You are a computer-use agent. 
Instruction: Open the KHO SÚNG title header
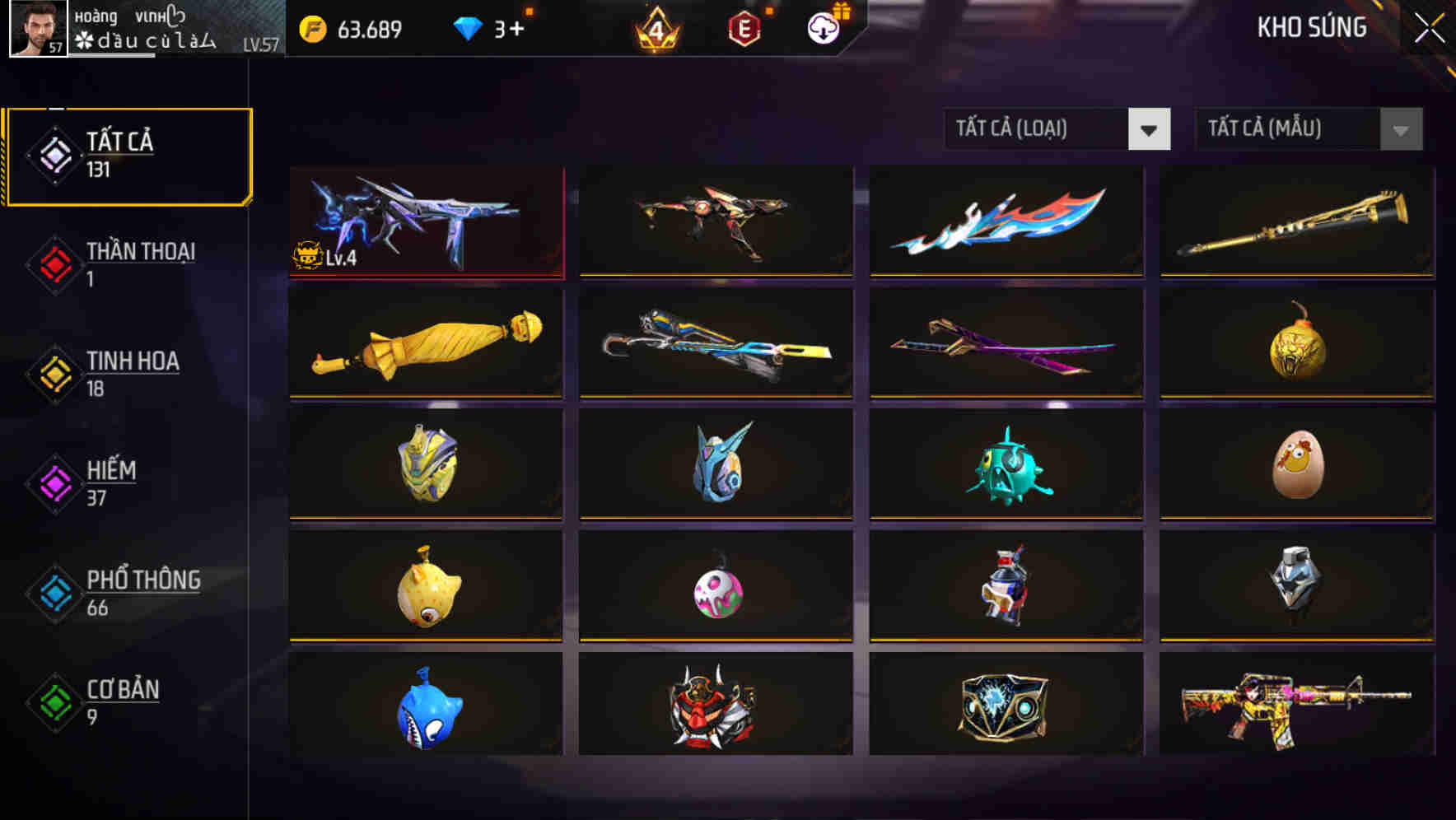1312,28
